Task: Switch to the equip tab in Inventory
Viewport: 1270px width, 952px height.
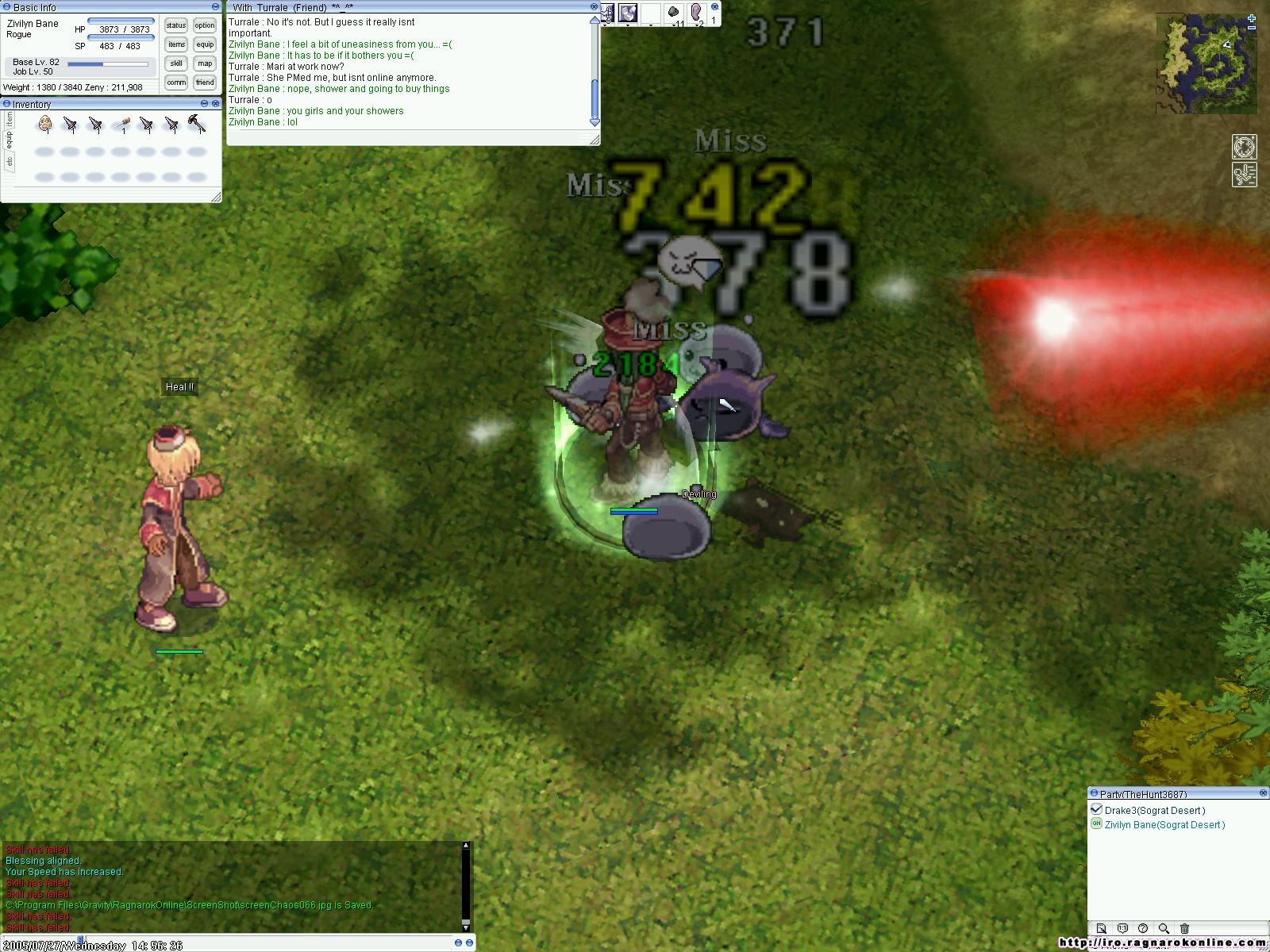Action: (x=9, y=140)
